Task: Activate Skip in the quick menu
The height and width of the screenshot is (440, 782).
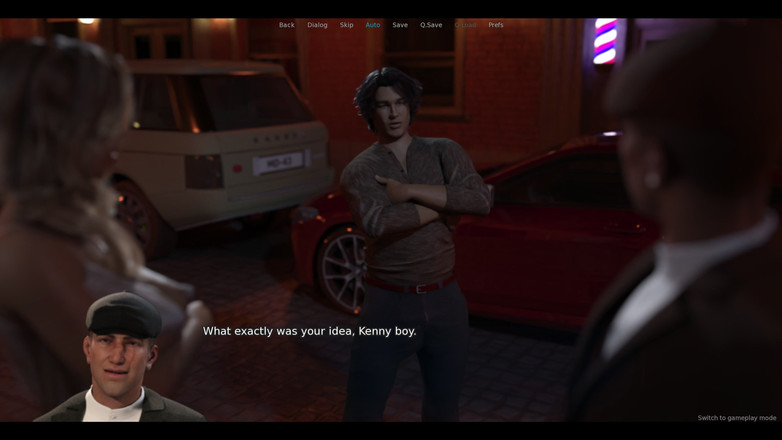Action: coord(346,25)
